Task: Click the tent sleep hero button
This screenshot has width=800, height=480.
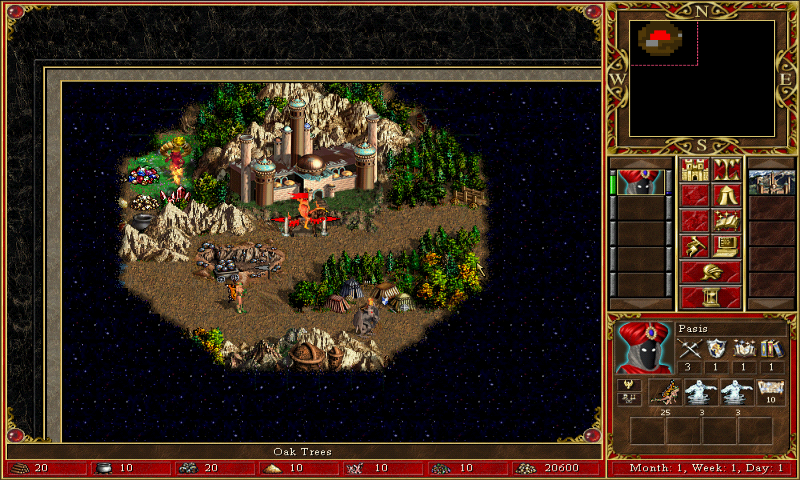Action: (726, 195)
